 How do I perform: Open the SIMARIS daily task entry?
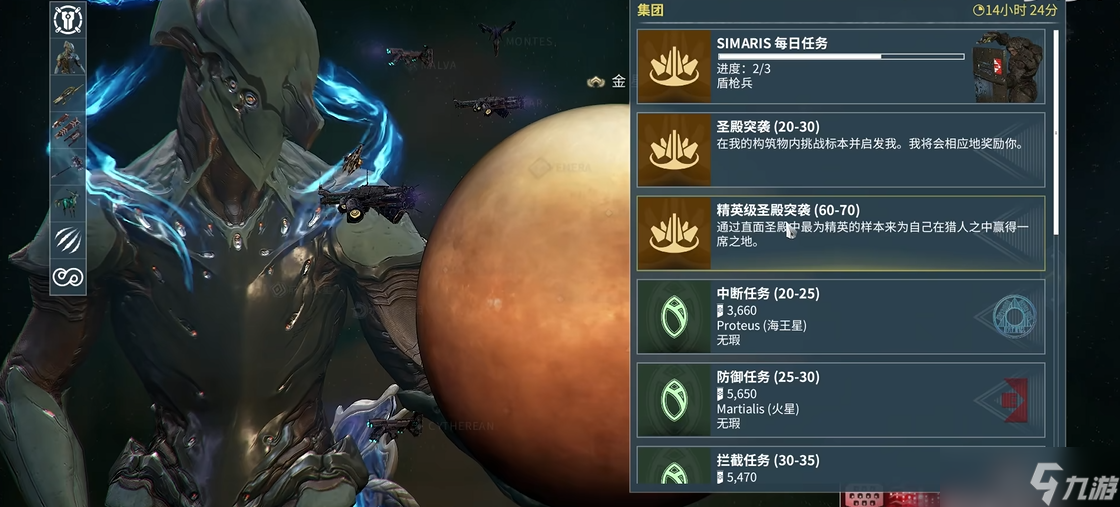pyautogui.click(x=840, y=66)
